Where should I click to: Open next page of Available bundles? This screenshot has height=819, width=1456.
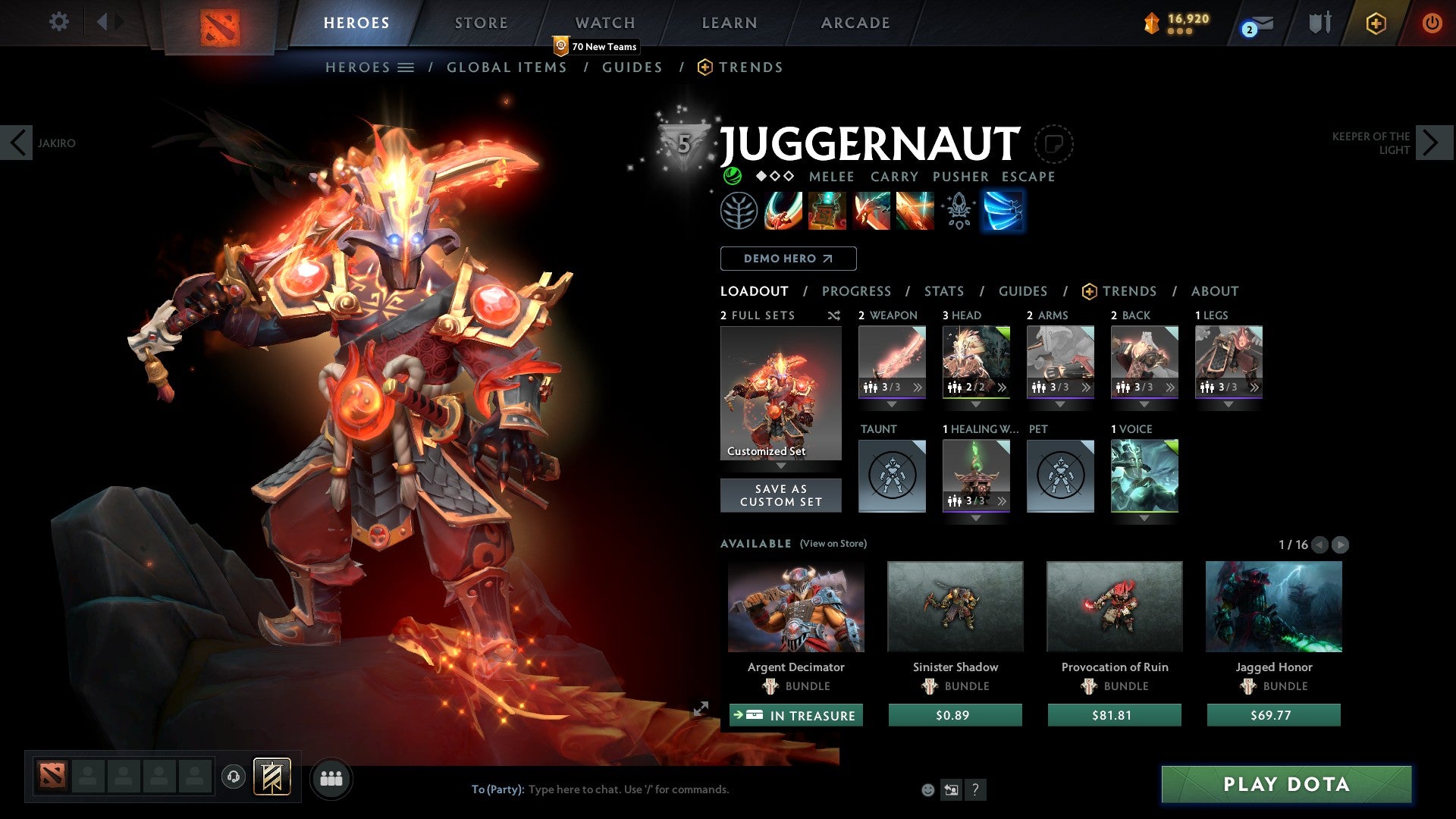point(1341,544)
